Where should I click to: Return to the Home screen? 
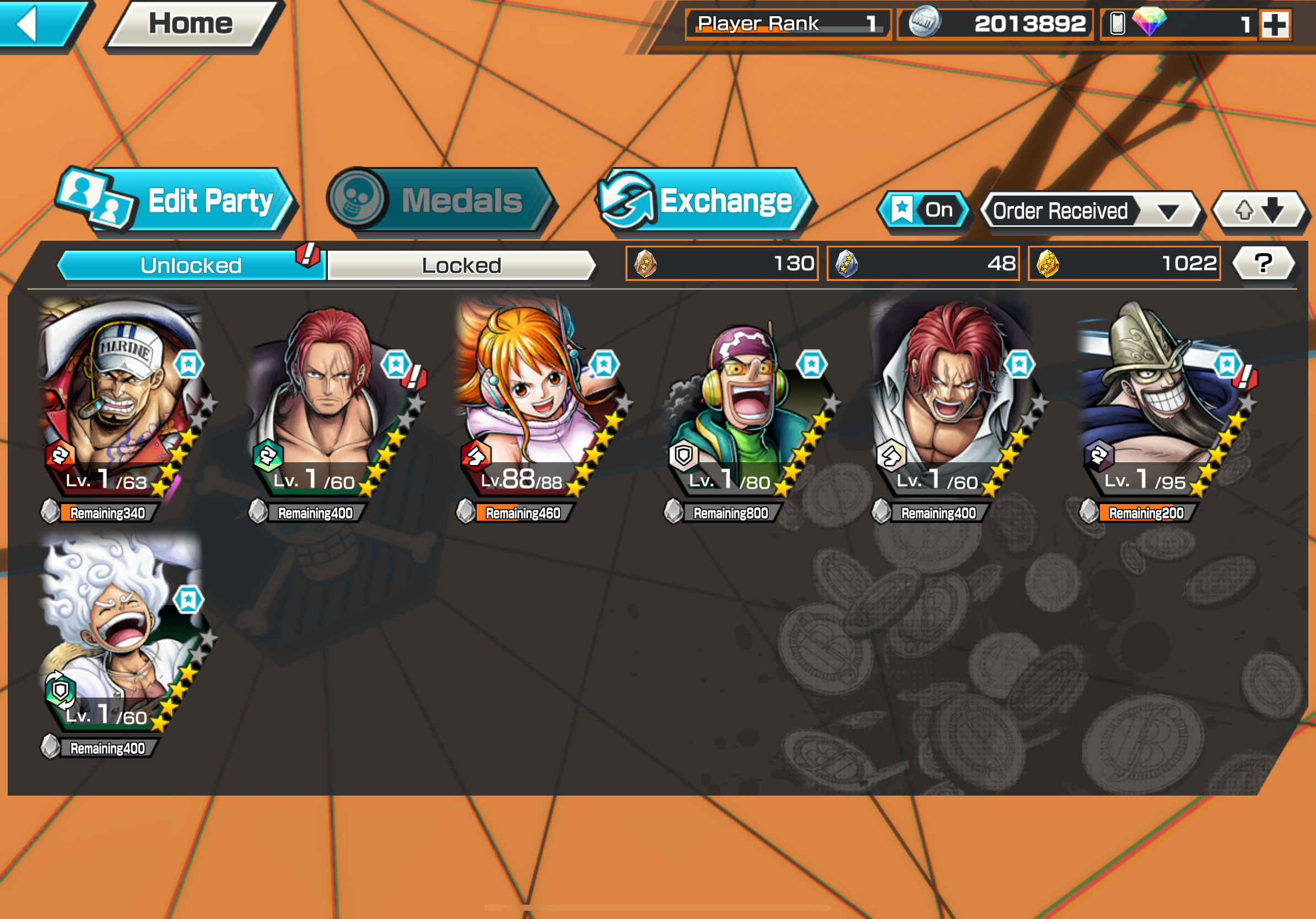(191, 24)
